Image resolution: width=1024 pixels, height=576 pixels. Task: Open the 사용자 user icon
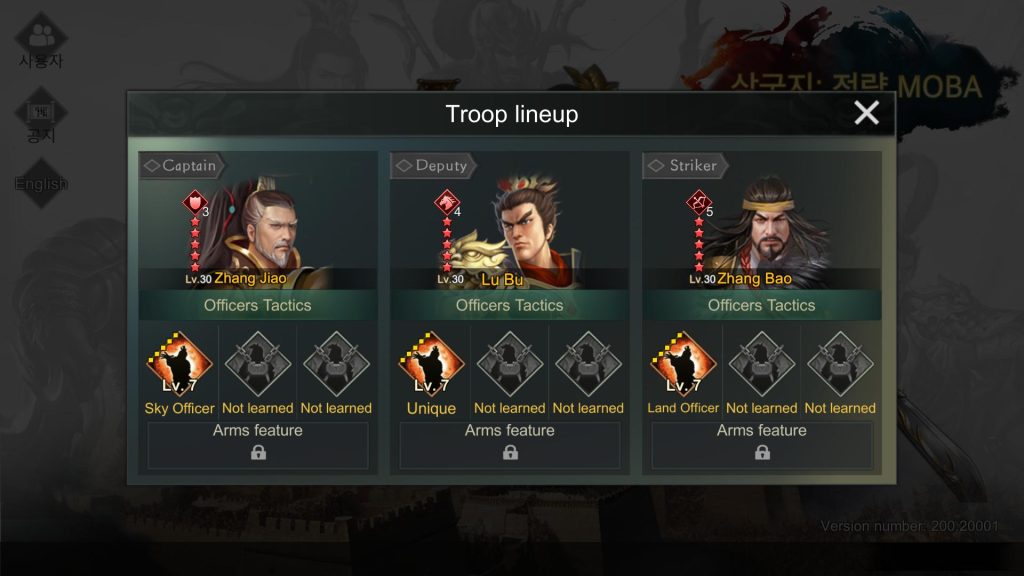coord(41,41)
